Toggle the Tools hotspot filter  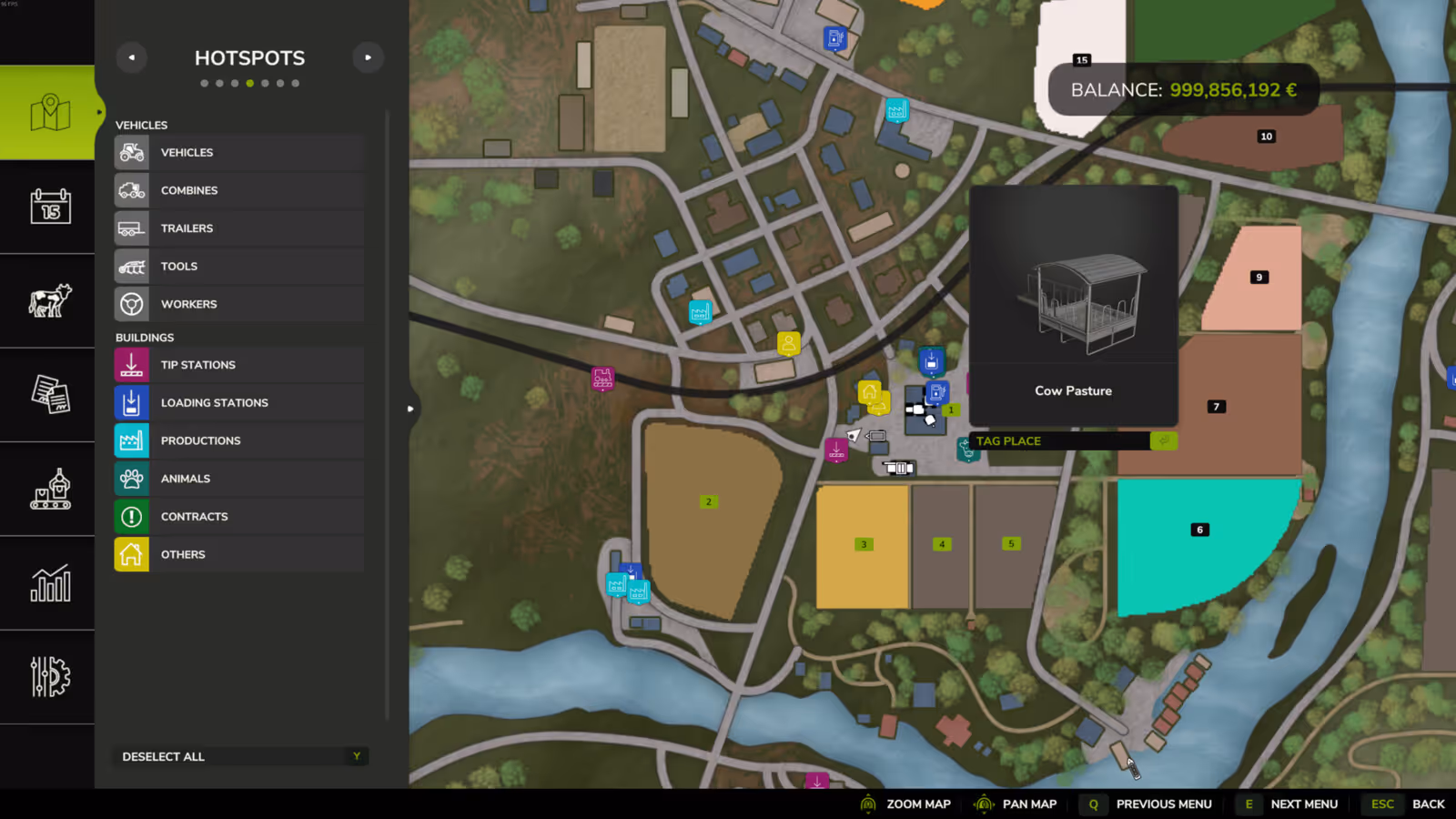[x=239, y=267]
